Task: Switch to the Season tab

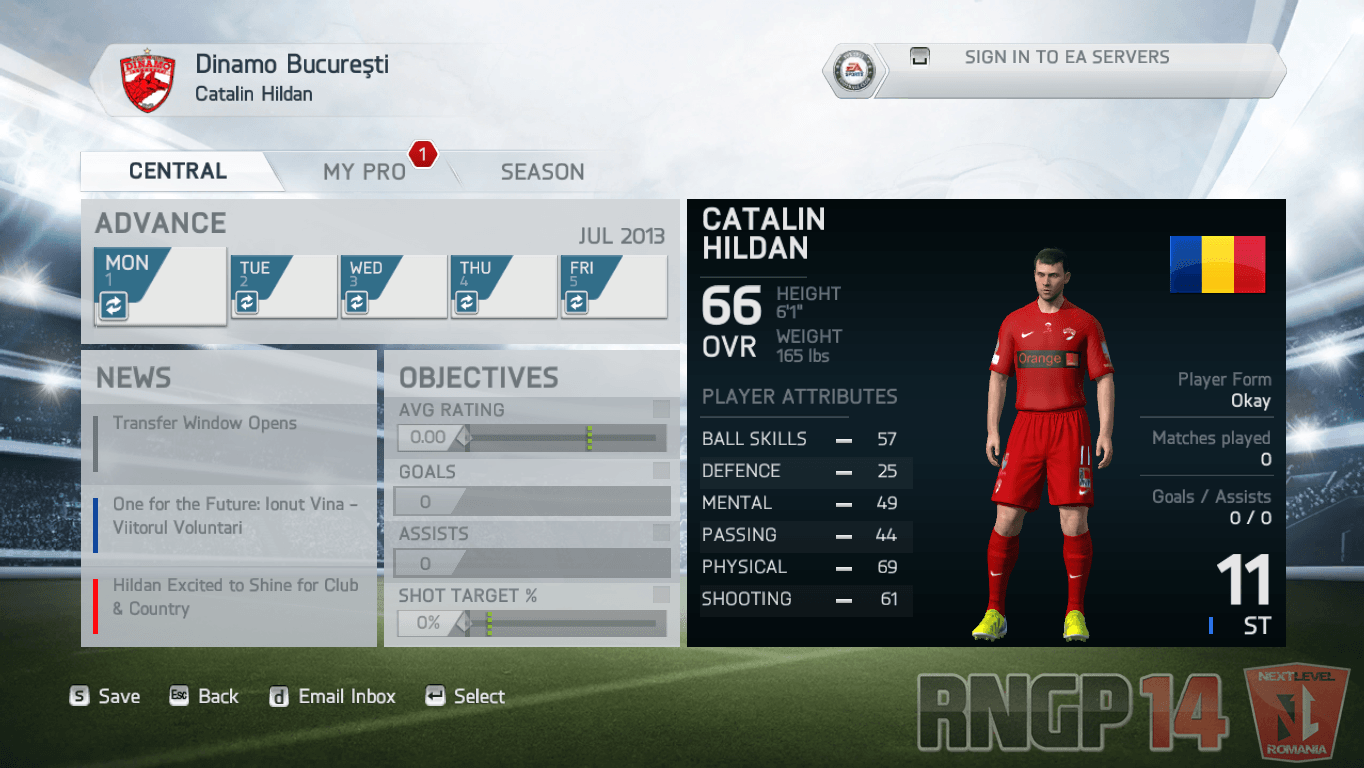Action: point(542,172)
